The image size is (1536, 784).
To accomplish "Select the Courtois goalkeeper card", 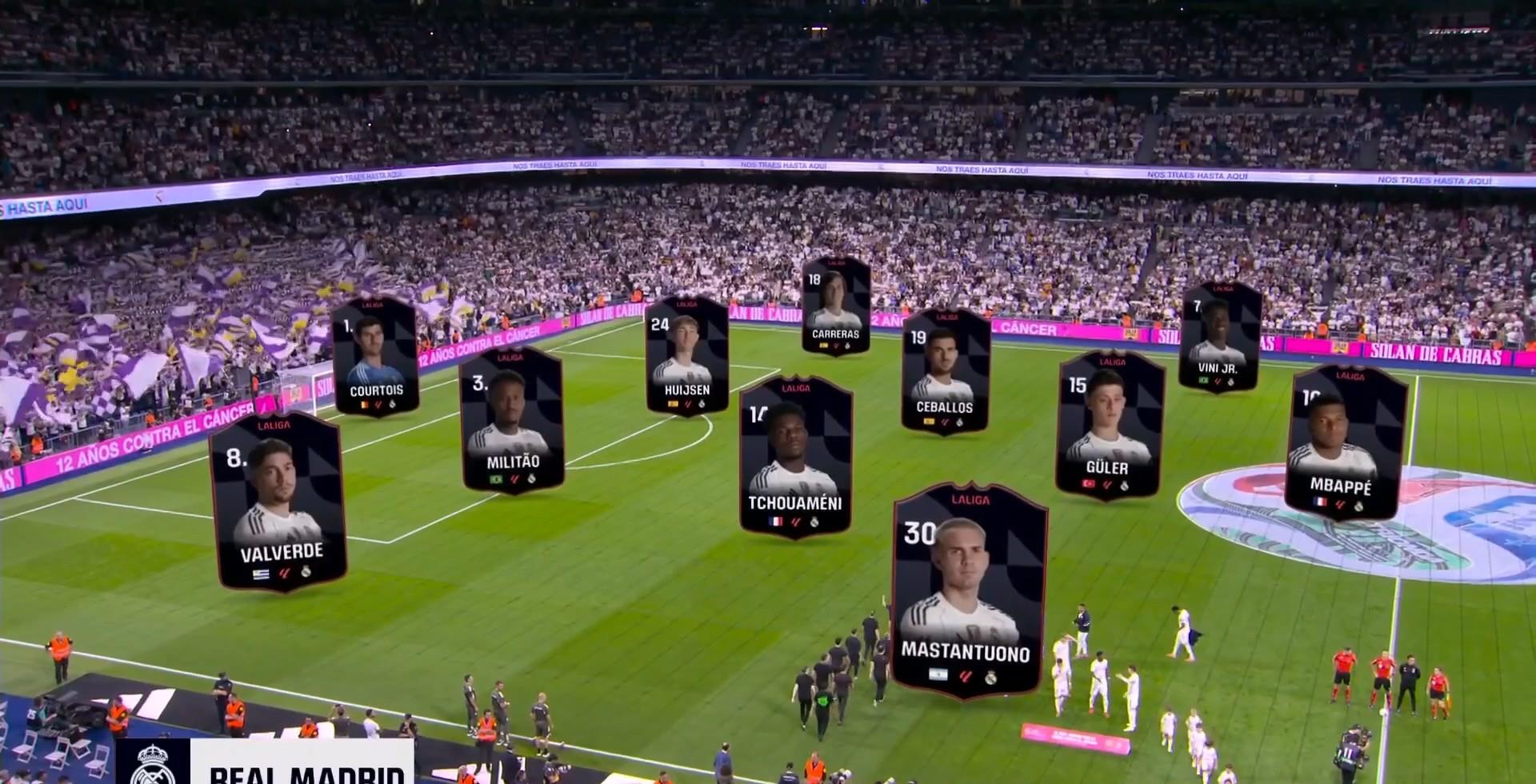I will [375, 357].
